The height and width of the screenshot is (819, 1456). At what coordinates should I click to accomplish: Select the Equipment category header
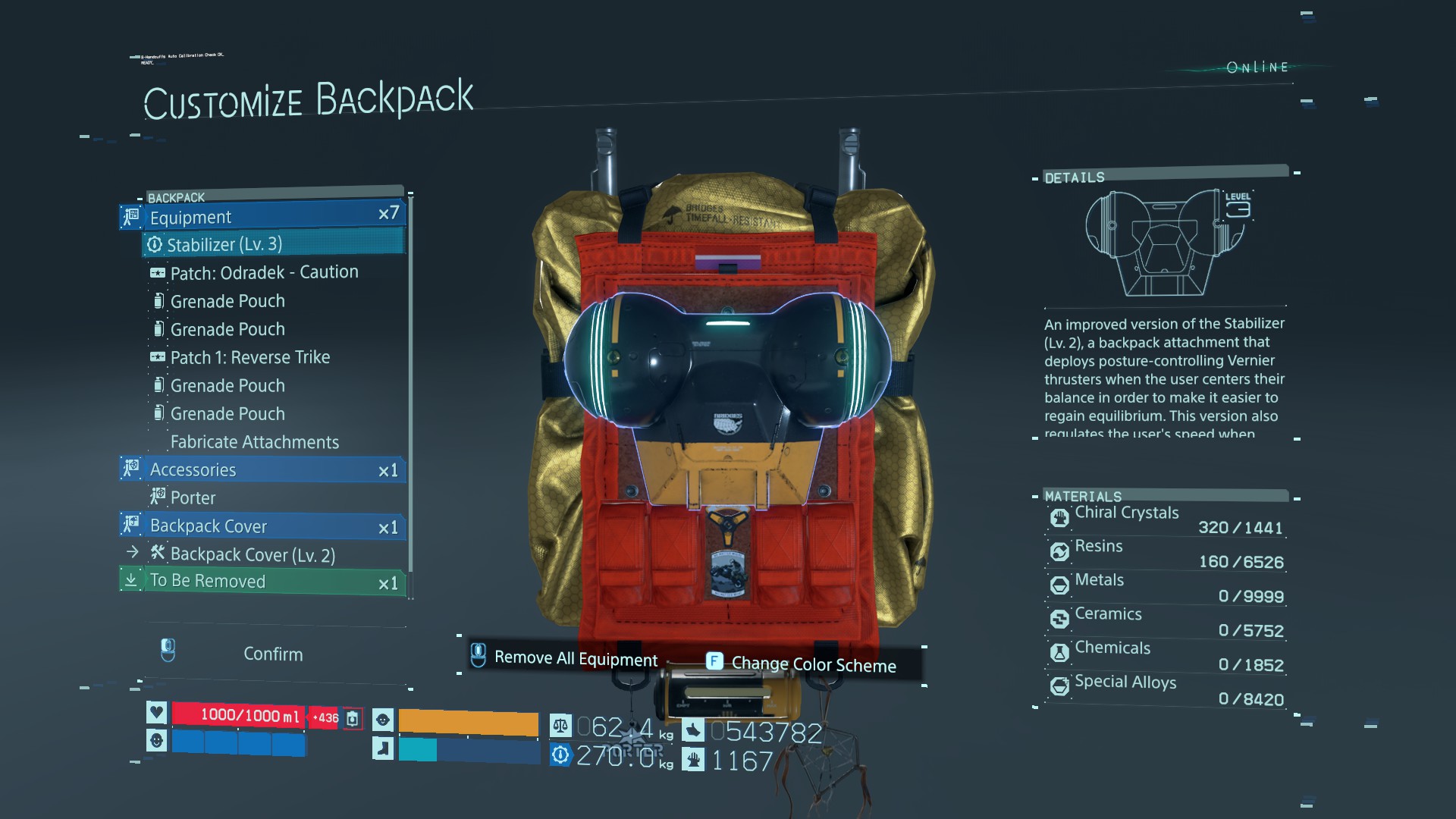coord(262,217)
